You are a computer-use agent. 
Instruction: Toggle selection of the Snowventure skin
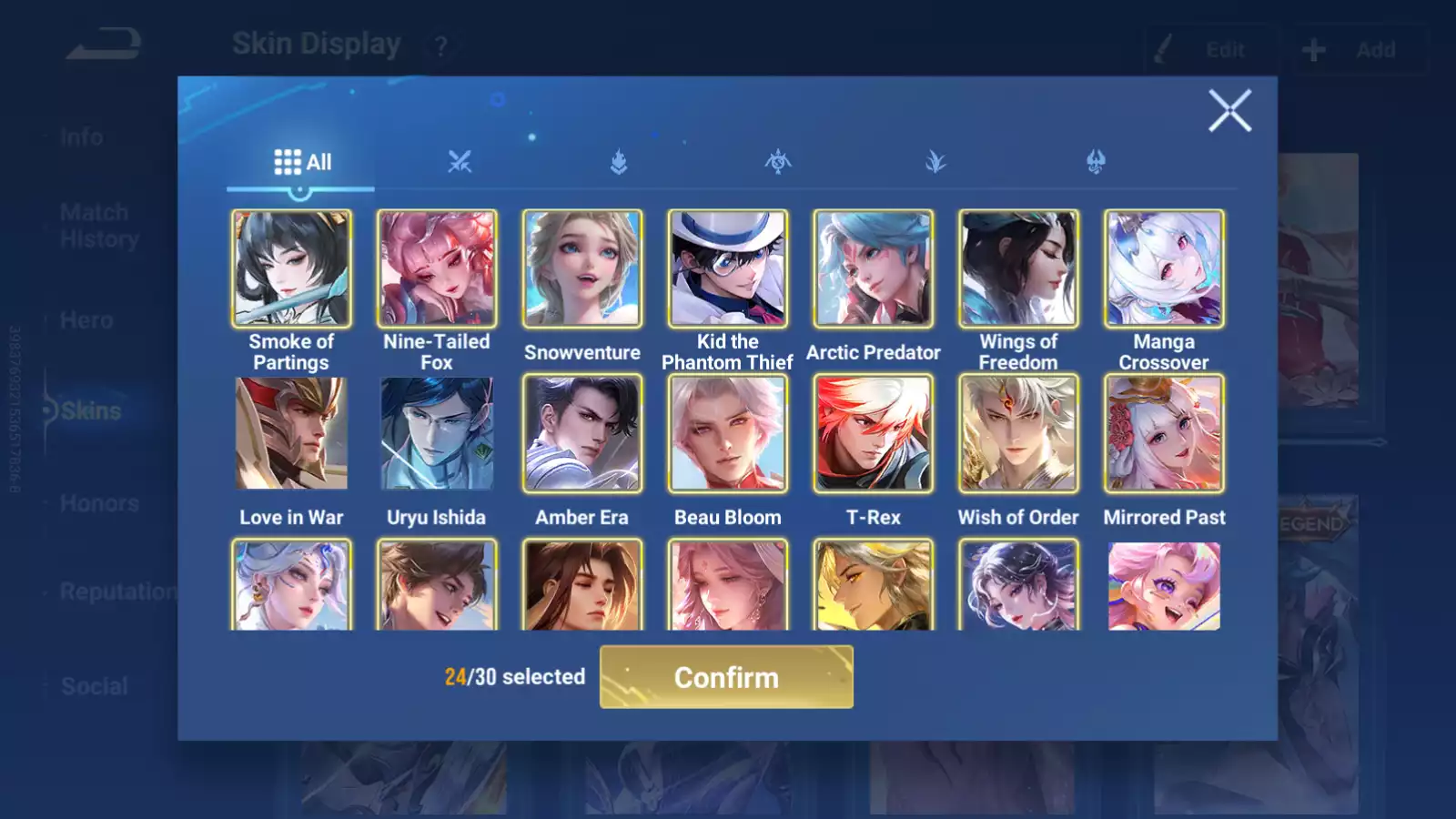pyautogui.click(x=581, y=269)
